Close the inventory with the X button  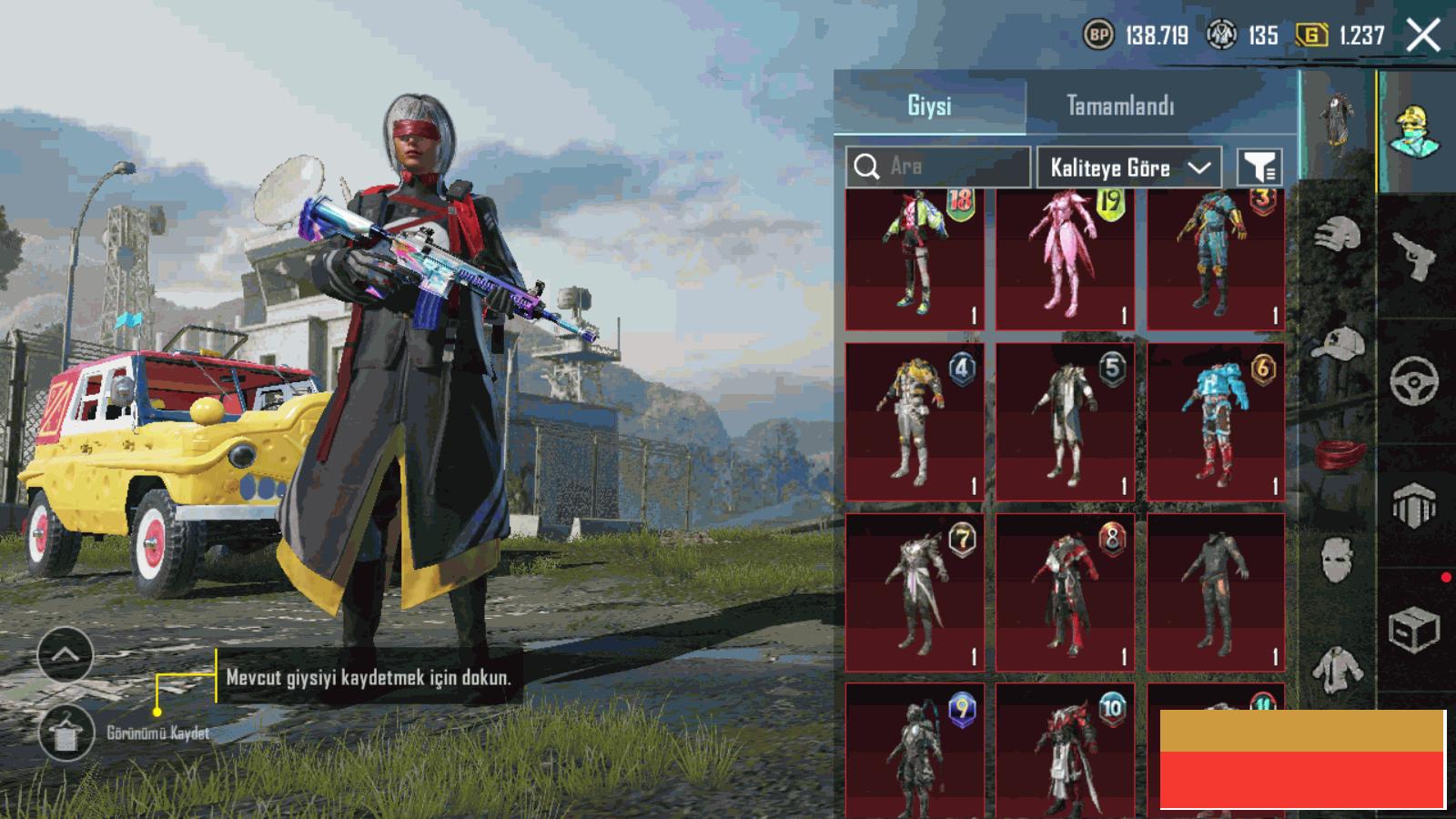[1423, 36]
